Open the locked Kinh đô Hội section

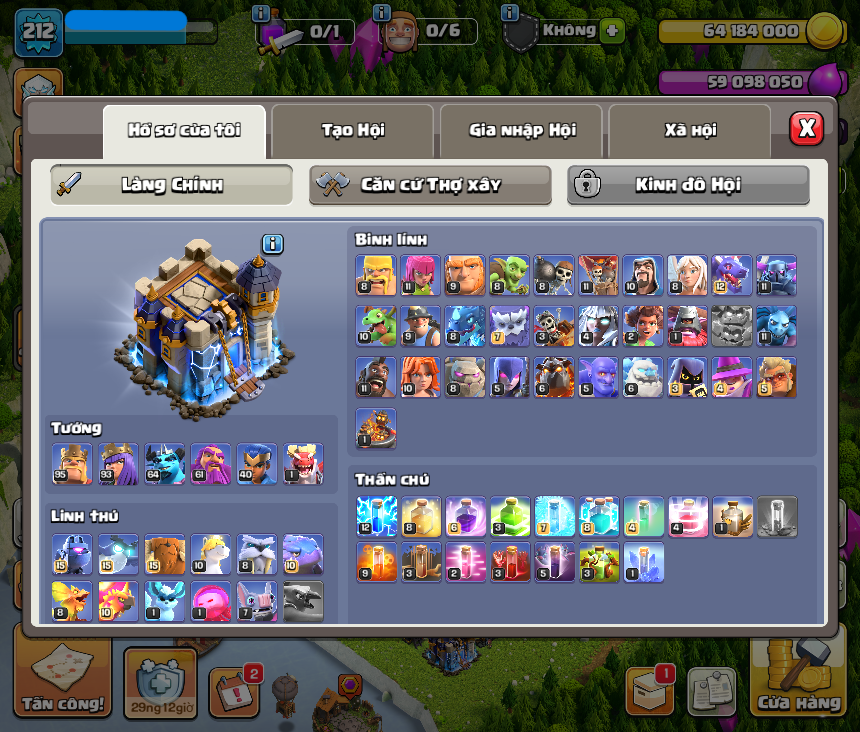(x=688, y=185)
